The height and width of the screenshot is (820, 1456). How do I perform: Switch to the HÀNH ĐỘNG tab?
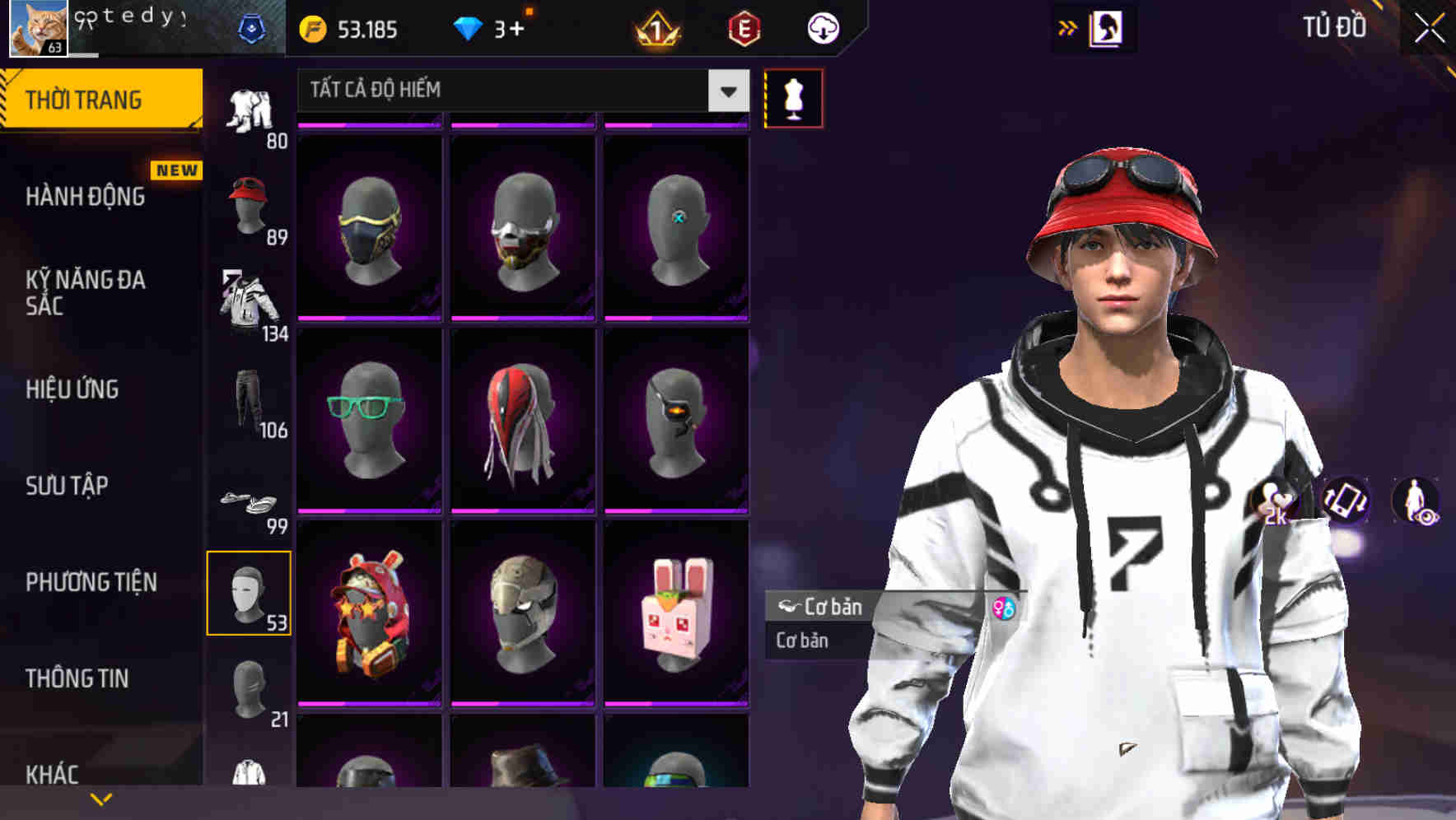click(85, 197)
